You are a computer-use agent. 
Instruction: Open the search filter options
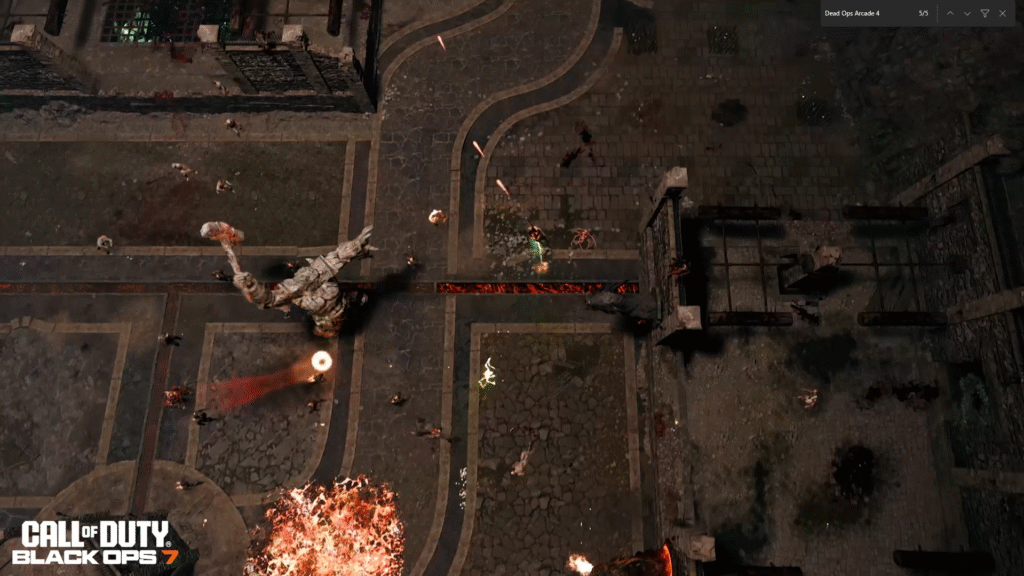point(985,13)
